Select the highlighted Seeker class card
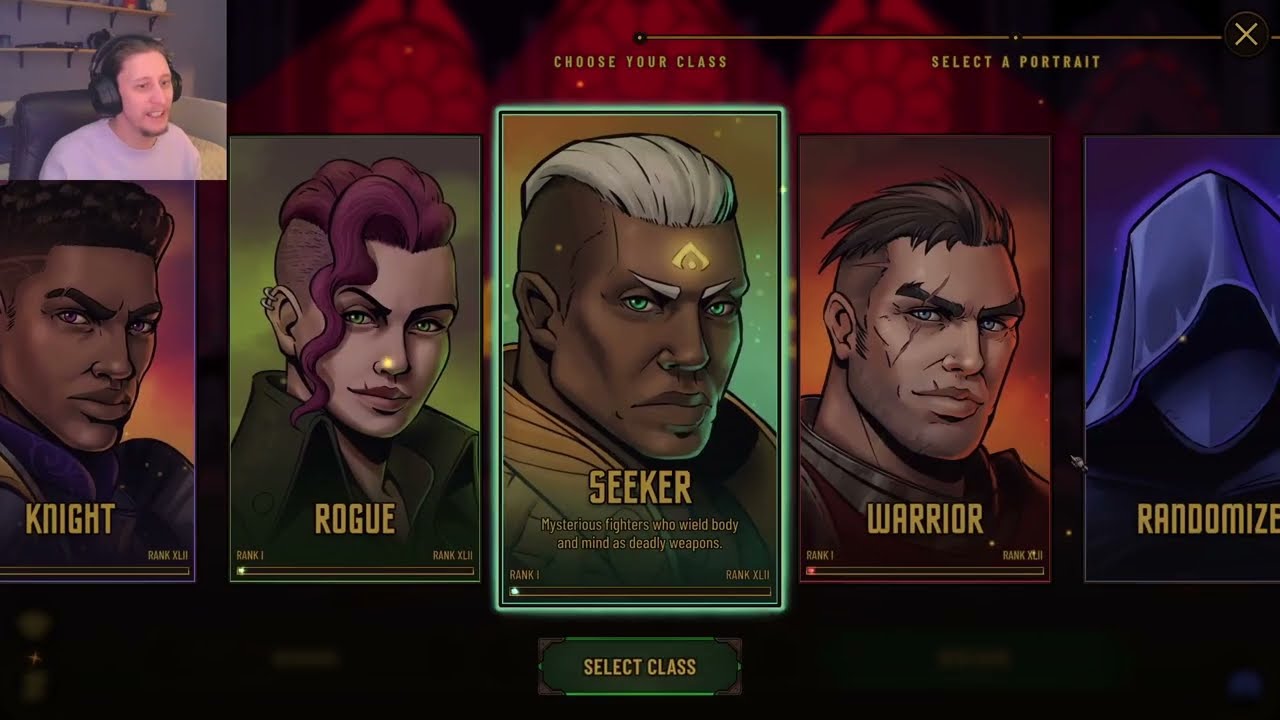The height and width of the screenshot is (720, 1280). tap(640, 358)
